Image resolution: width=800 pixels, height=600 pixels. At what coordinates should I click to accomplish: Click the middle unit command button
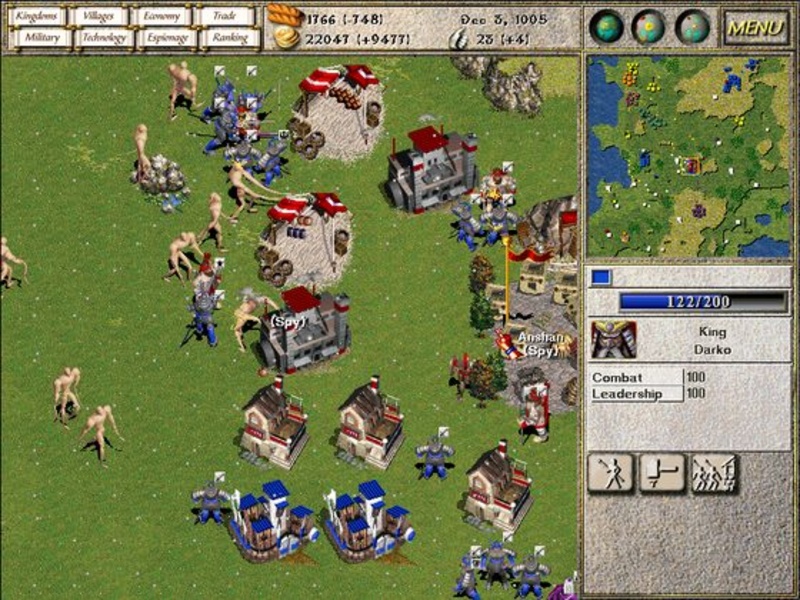pyautogui.click(x=662, y=473)
